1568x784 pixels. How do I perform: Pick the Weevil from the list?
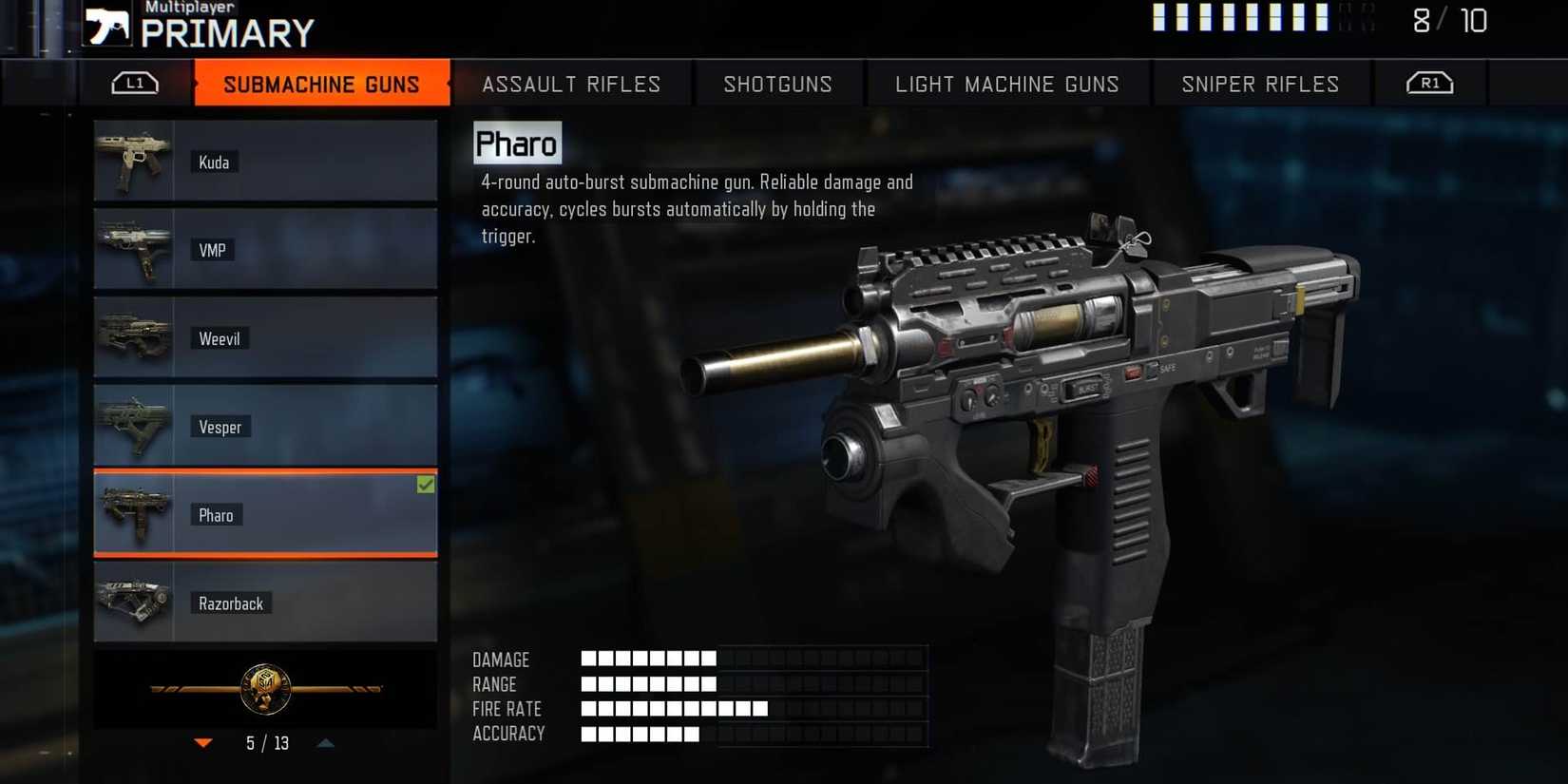coord(265,337)
